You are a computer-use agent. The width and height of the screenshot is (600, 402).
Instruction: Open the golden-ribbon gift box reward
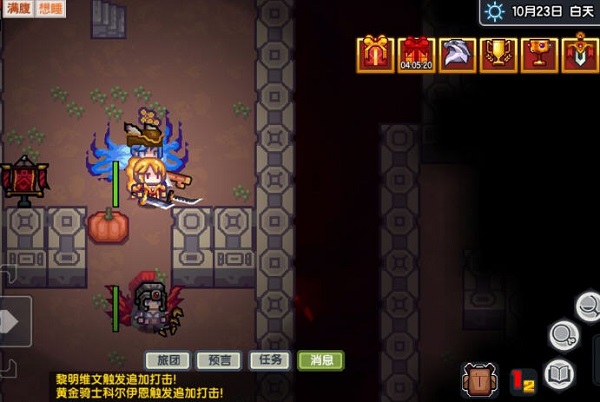377,53
